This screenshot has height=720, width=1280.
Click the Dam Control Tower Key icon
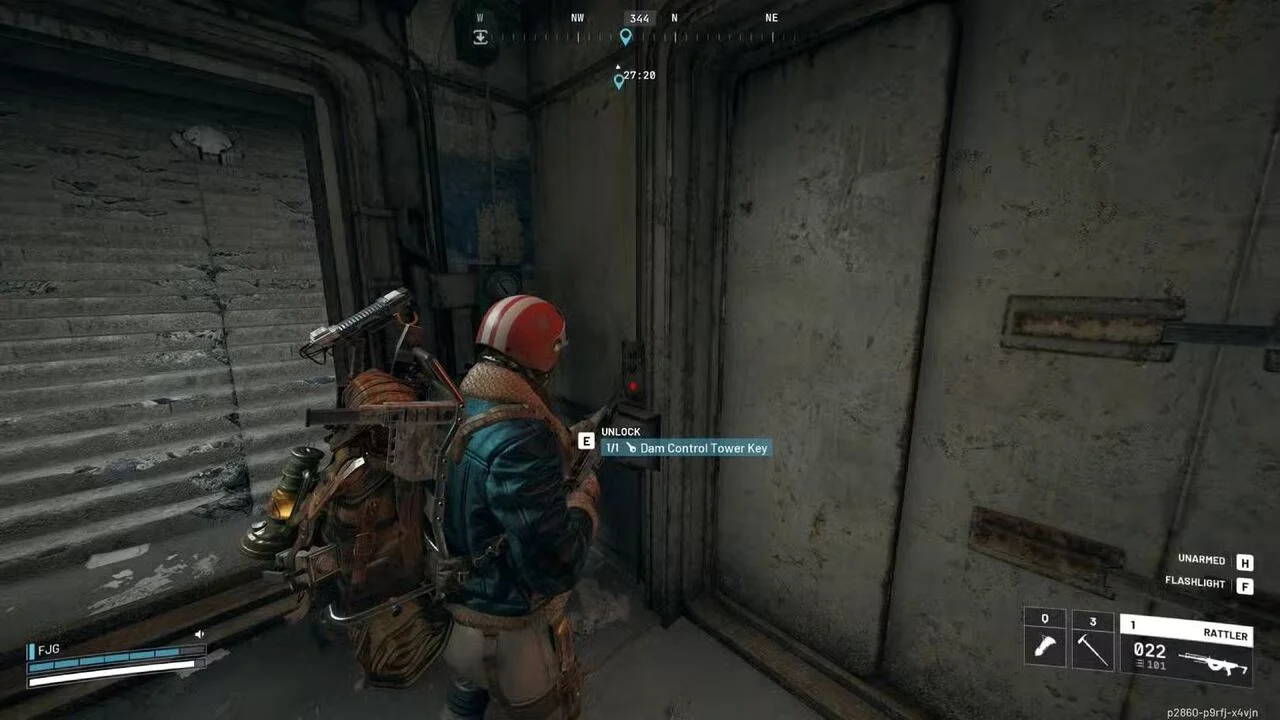click(x=633, y=448)
